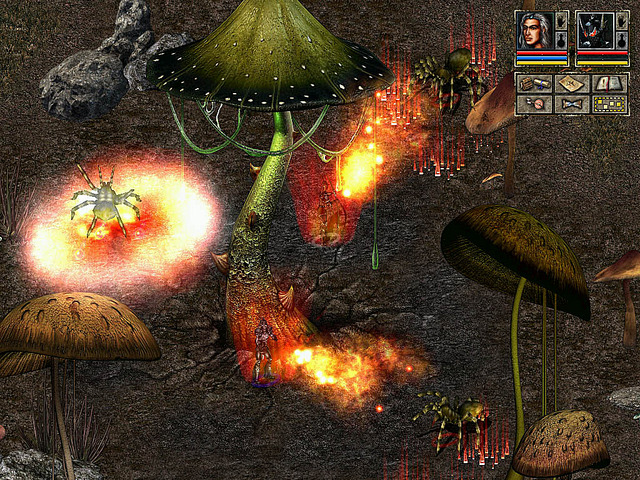This screenshot has height=480, width=640.
Task: Open the parchment map button
Action: [x=571, y=84]
